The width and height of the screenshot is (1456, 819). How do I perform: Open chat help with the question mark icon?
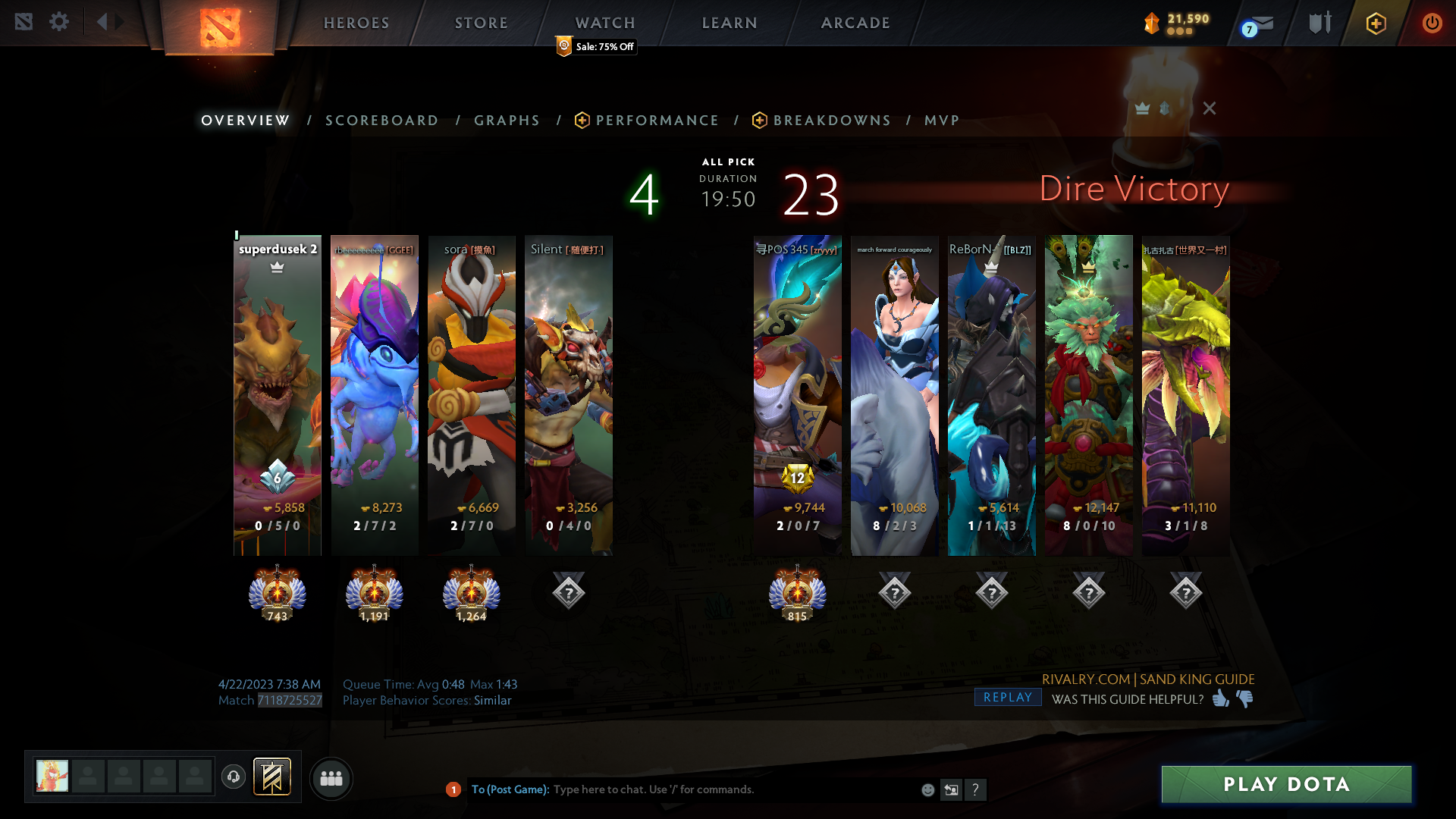tap(976, 789)
